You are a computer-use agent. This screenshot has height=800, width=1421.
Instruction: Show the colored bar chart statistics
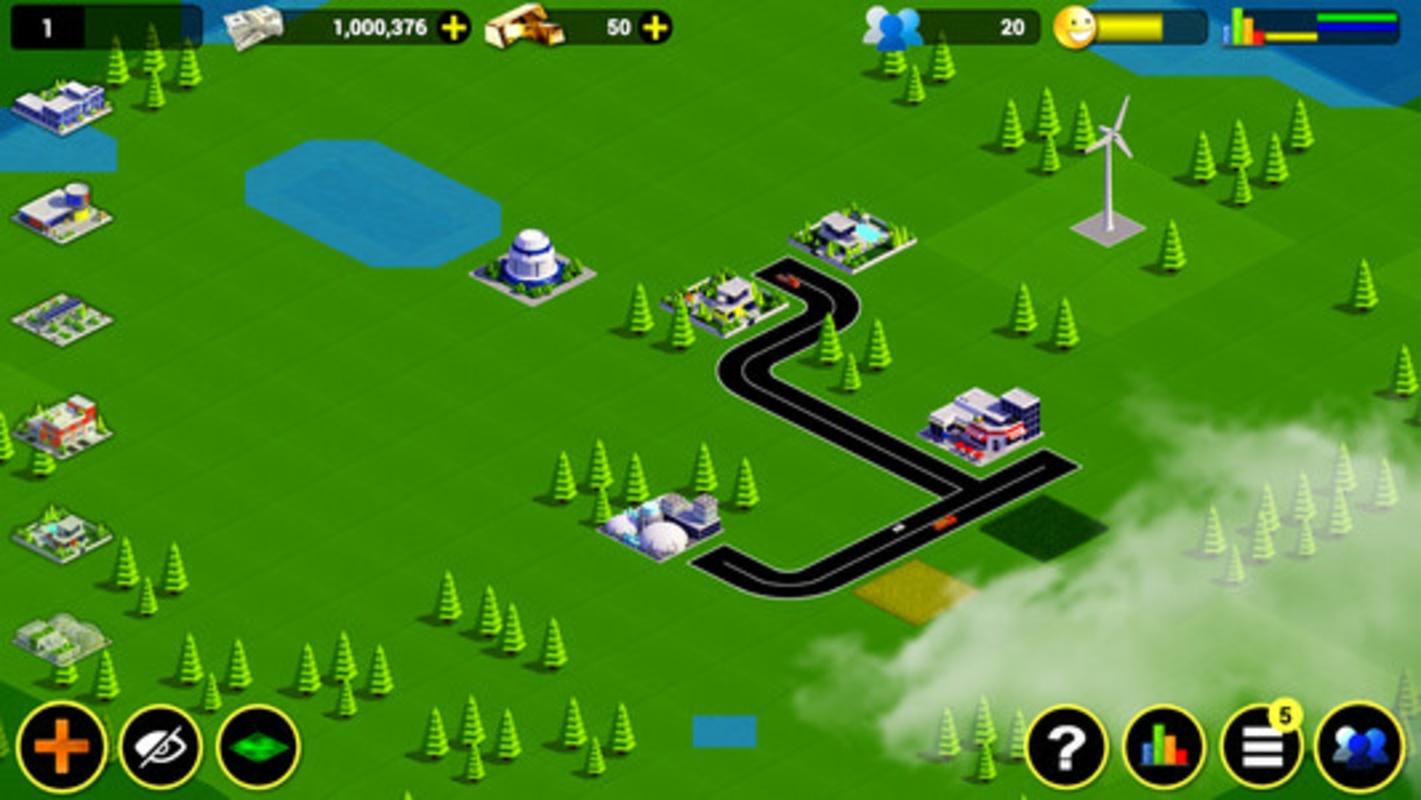(x=1164, y=747)
